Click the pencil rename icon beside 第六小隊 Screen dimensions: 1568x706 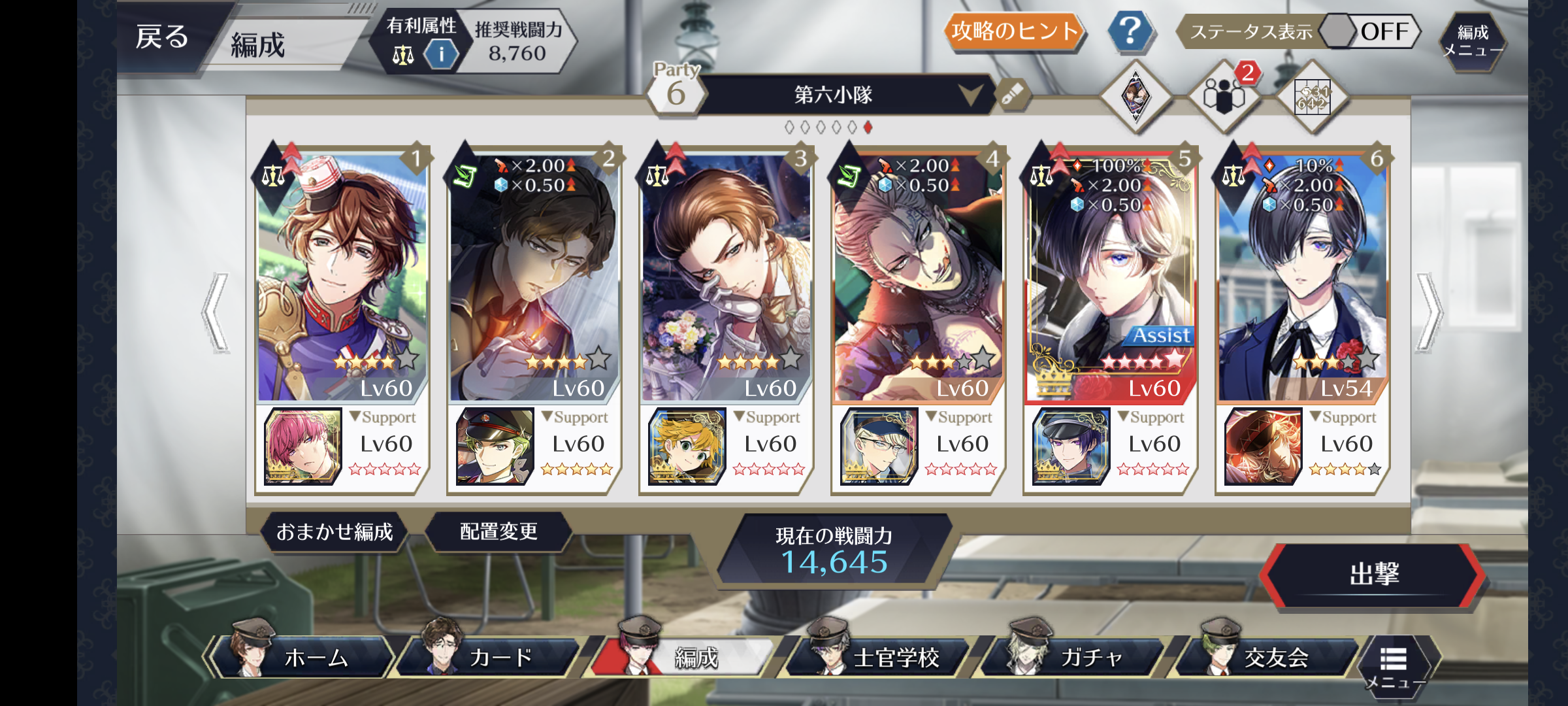[x=1012, y=95]
